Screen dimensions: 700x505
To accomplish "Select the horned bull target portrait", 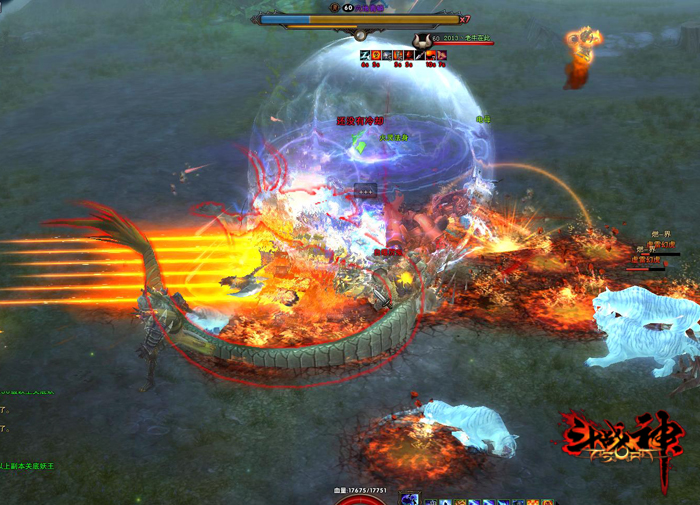I will pos(421,41).
